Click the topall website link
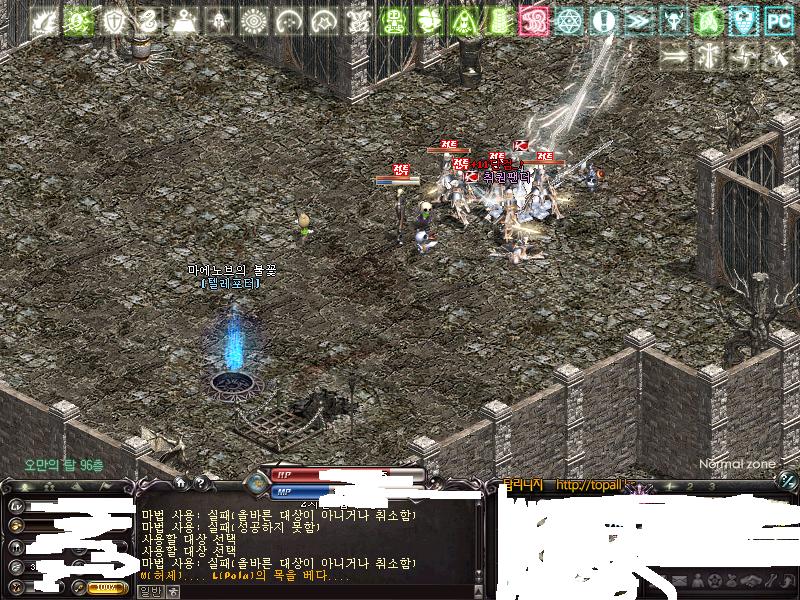Viewport: 800px width, 600px height. coord(590,485)
